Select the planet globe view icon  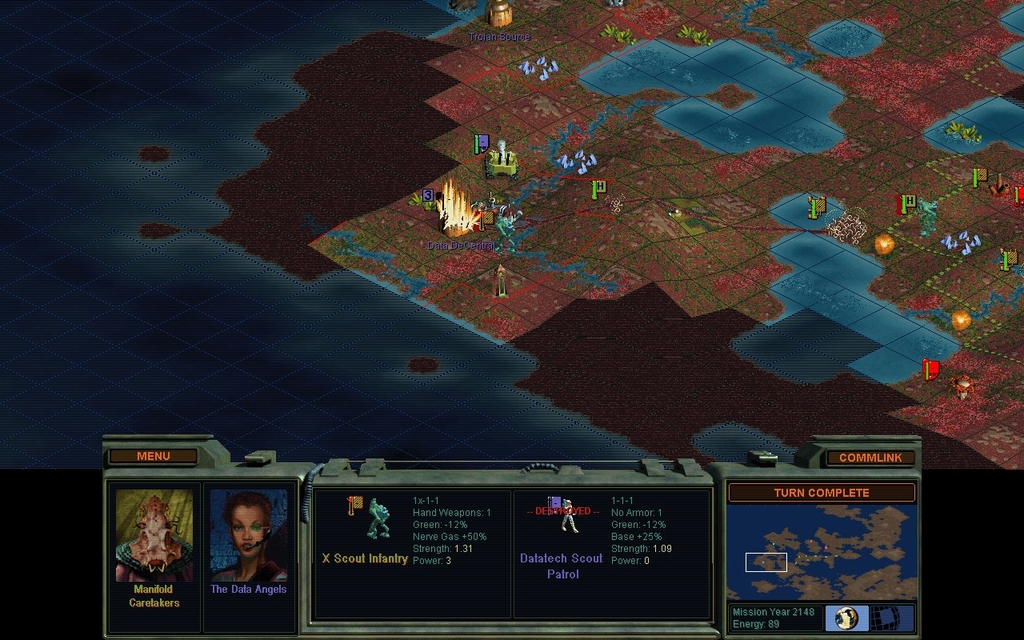coord(846,617)
